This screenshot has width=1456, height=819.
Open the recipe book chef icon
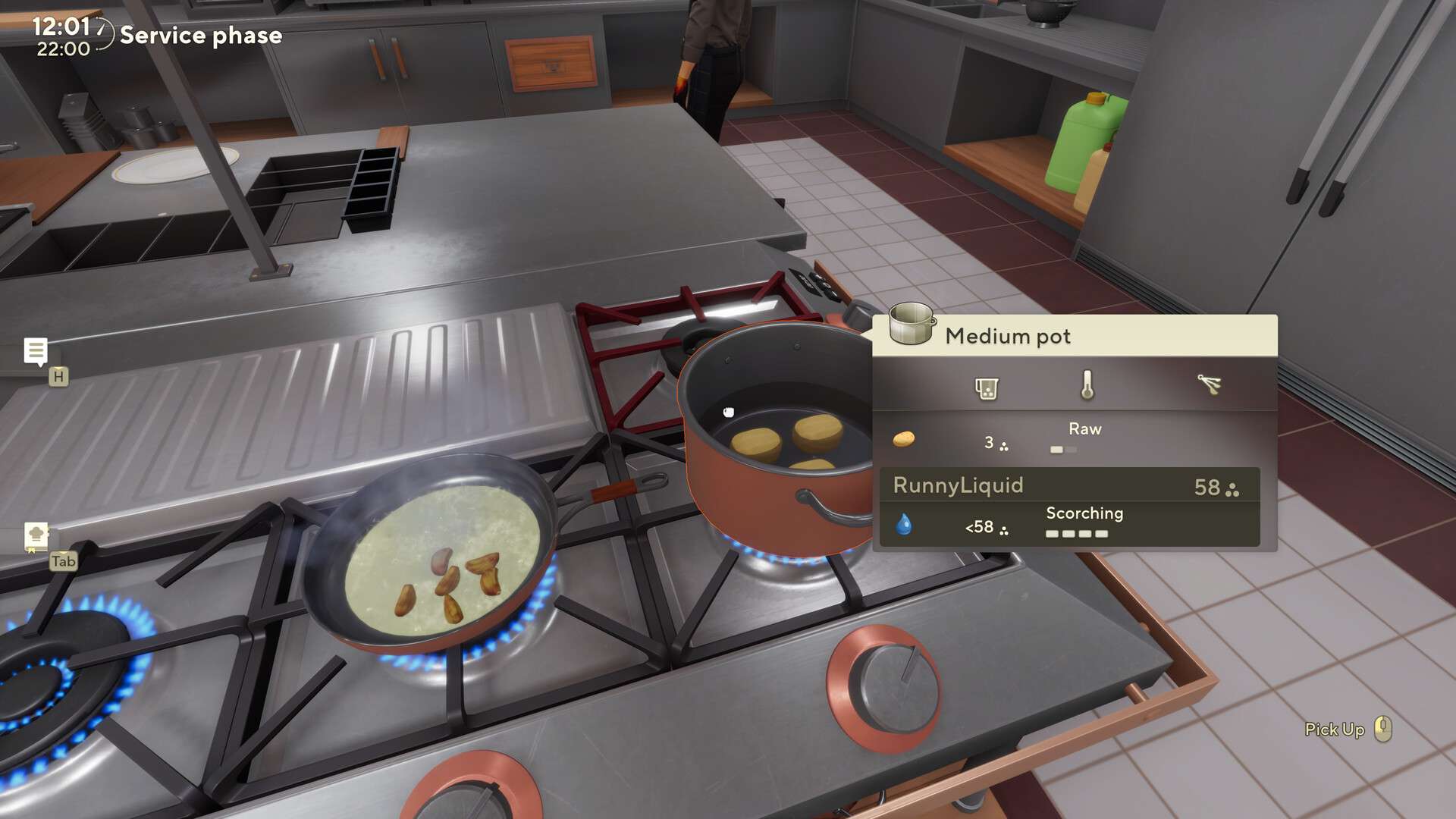point(35,536)
